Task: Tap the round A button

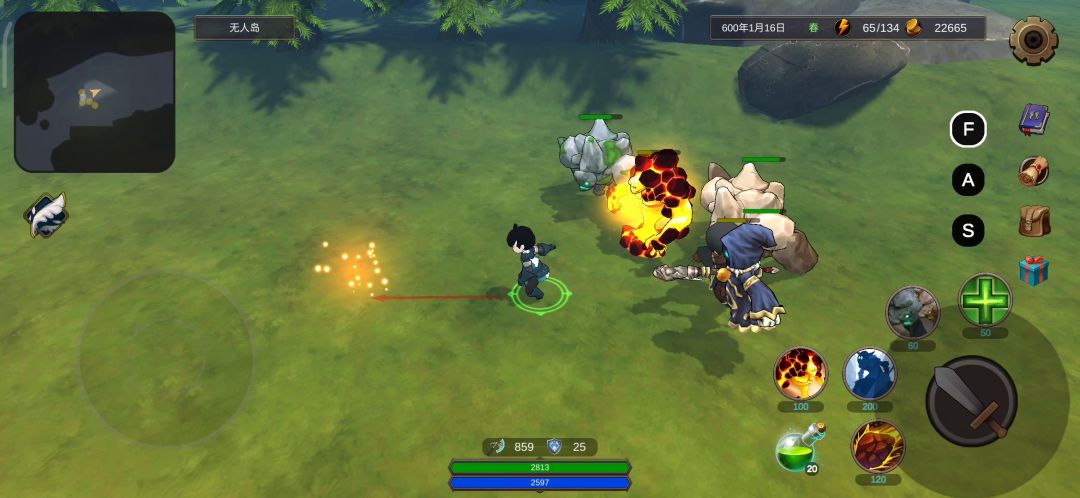Action: pos(967,180)
